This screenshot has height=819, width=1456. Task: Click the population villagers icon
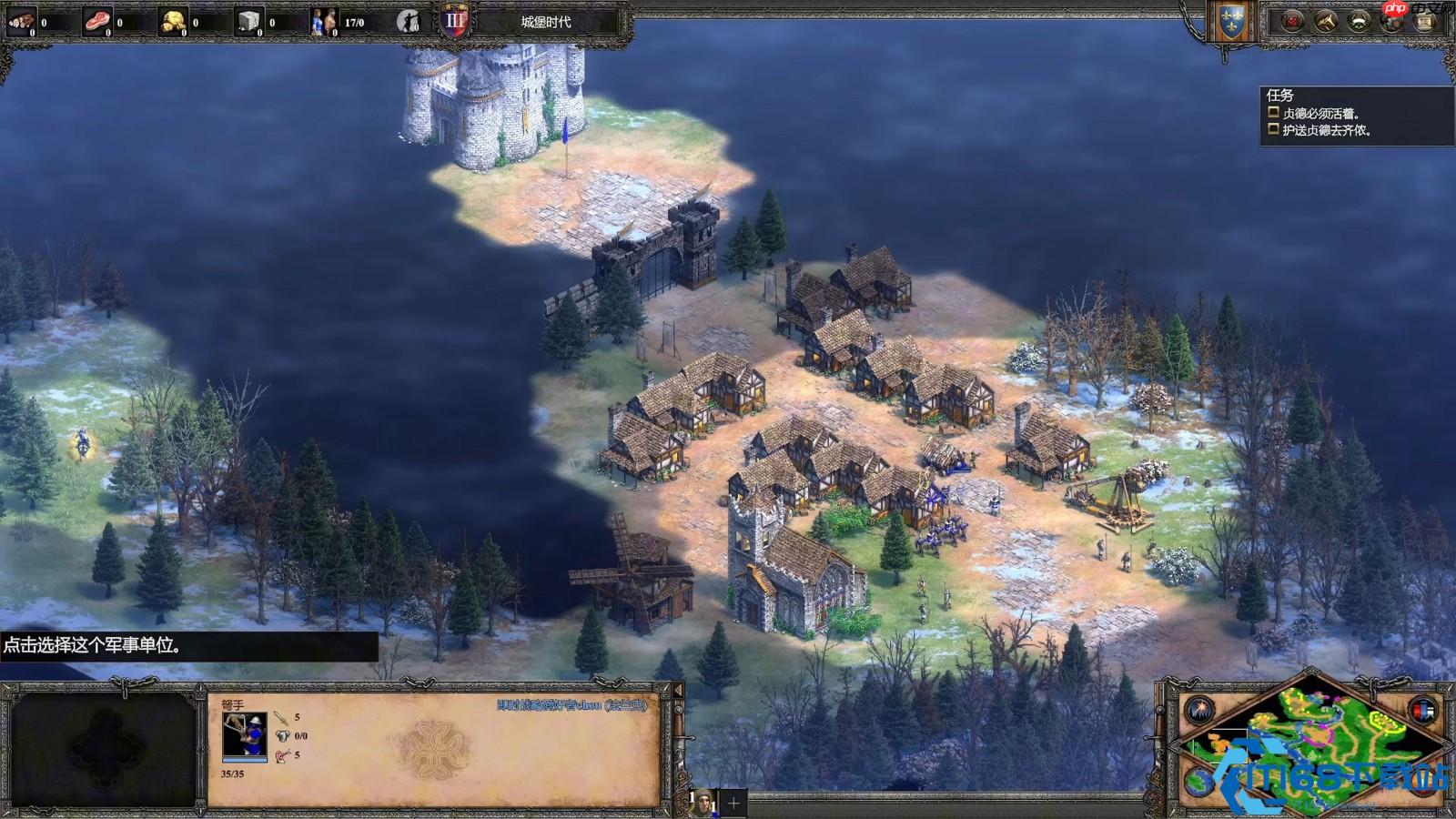click(323, 21)
